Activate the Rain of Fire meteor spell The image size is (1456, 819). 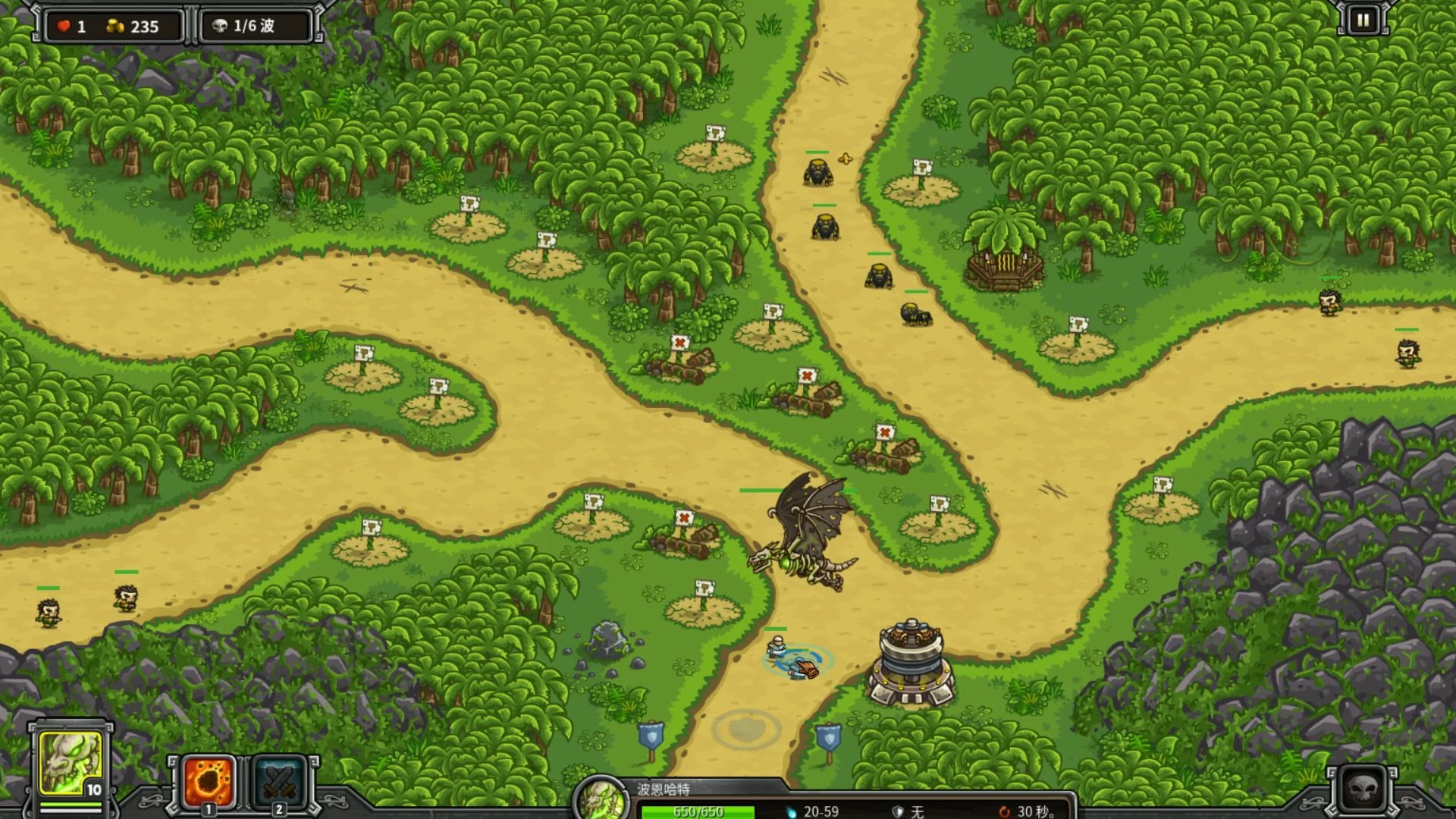click(x=209, y=781)
